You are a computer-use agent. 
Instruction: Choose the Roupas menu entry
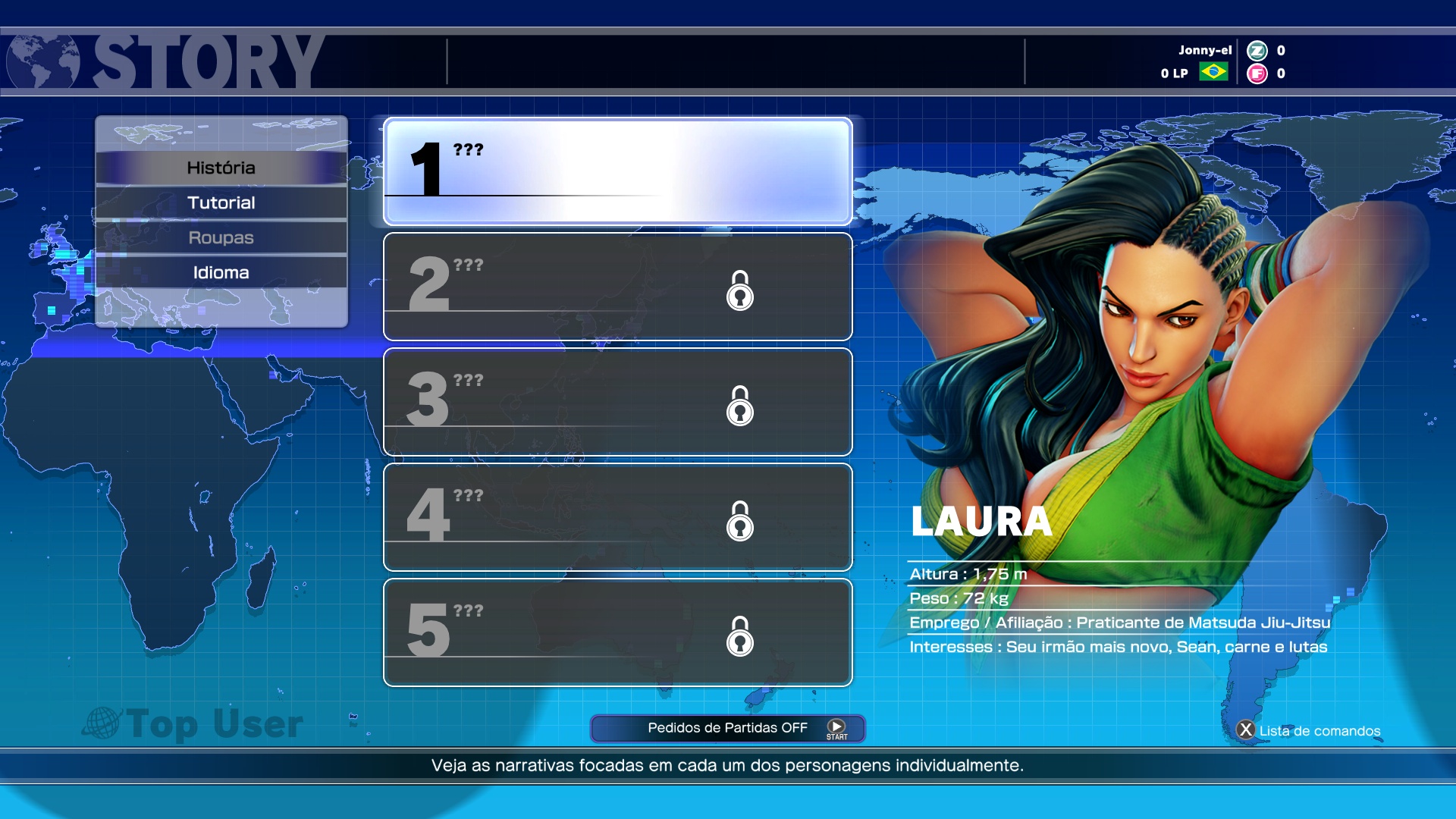(221, 237)
